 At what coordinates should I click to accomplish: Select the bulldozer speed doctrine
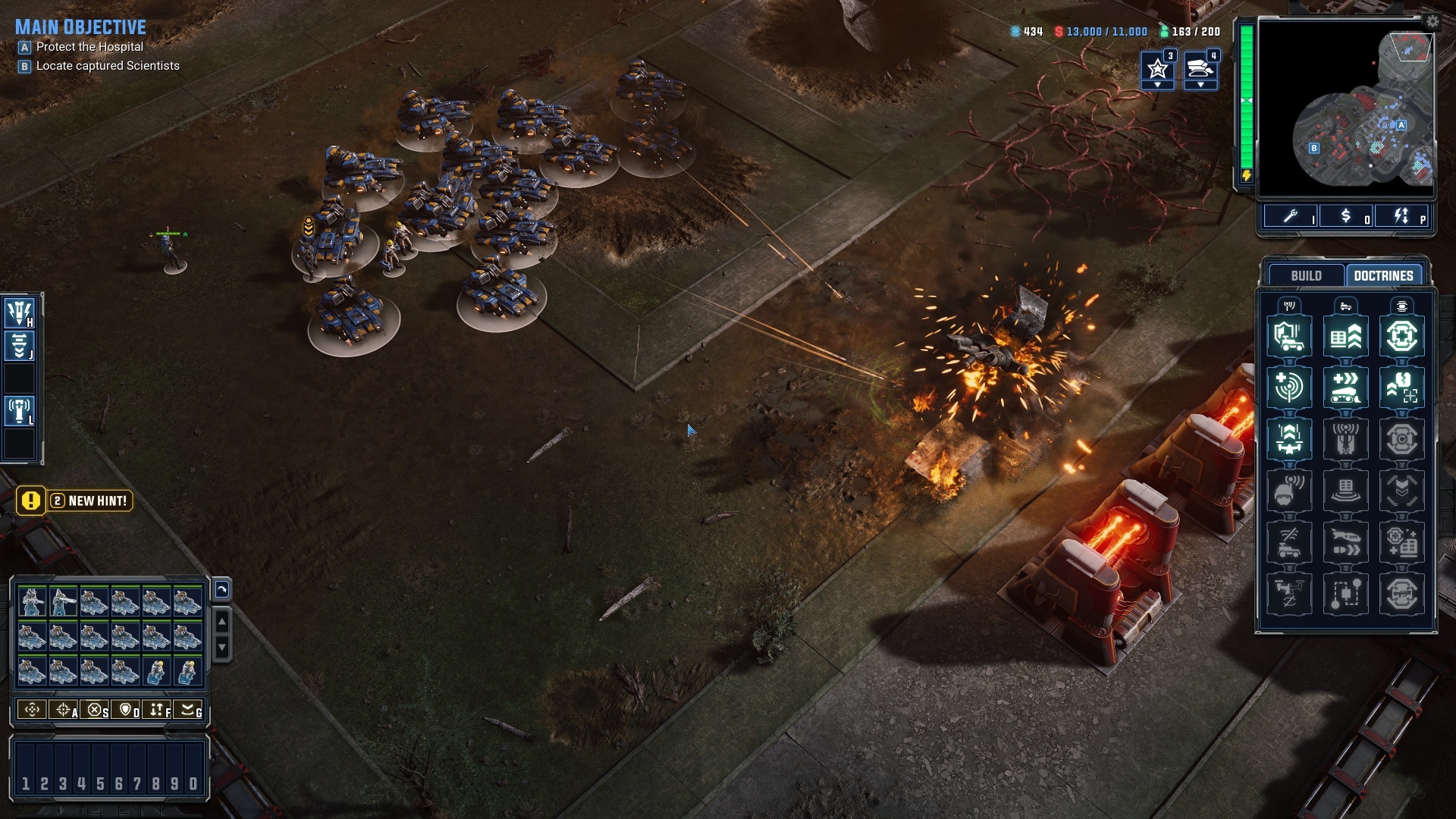click(x=1345, y=388)
